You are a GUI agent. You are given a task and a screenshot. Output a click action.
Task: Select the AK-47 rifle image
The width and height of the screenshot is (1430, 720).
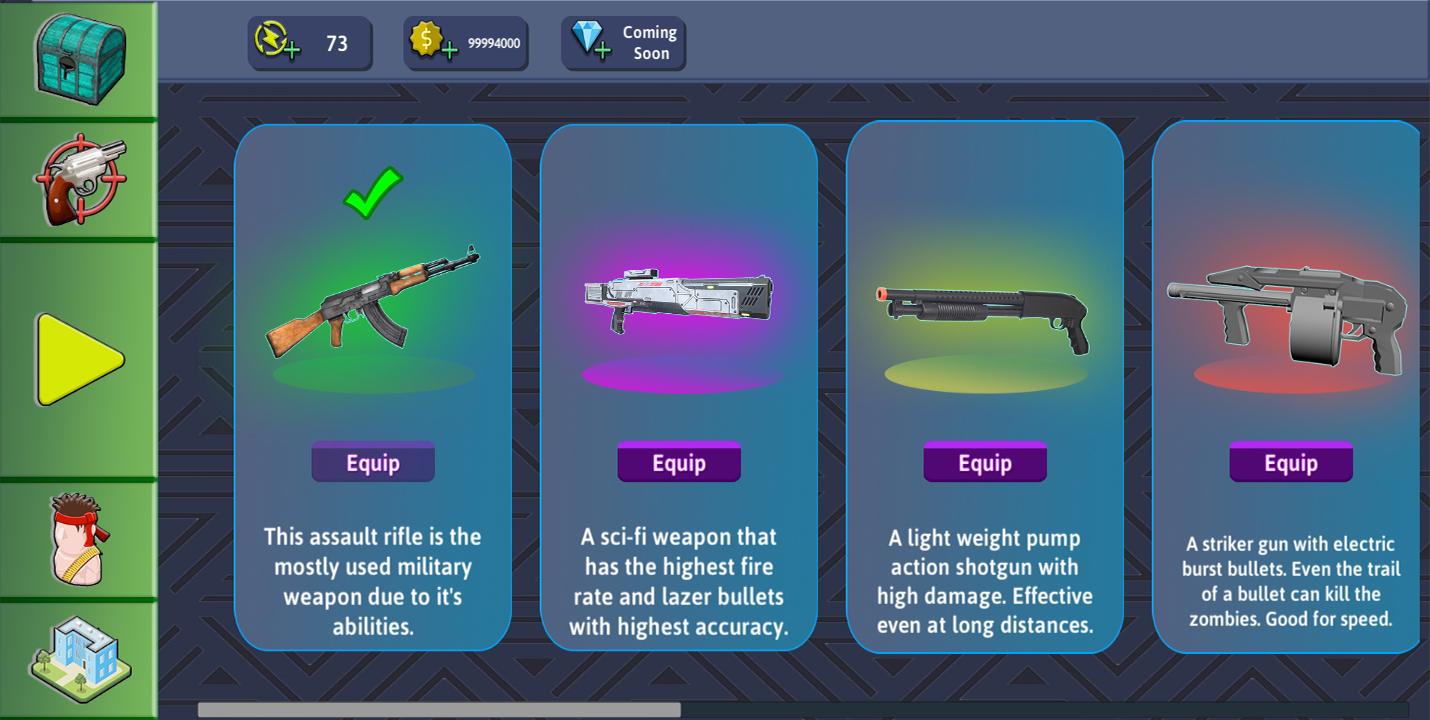[x=372, y=300]
